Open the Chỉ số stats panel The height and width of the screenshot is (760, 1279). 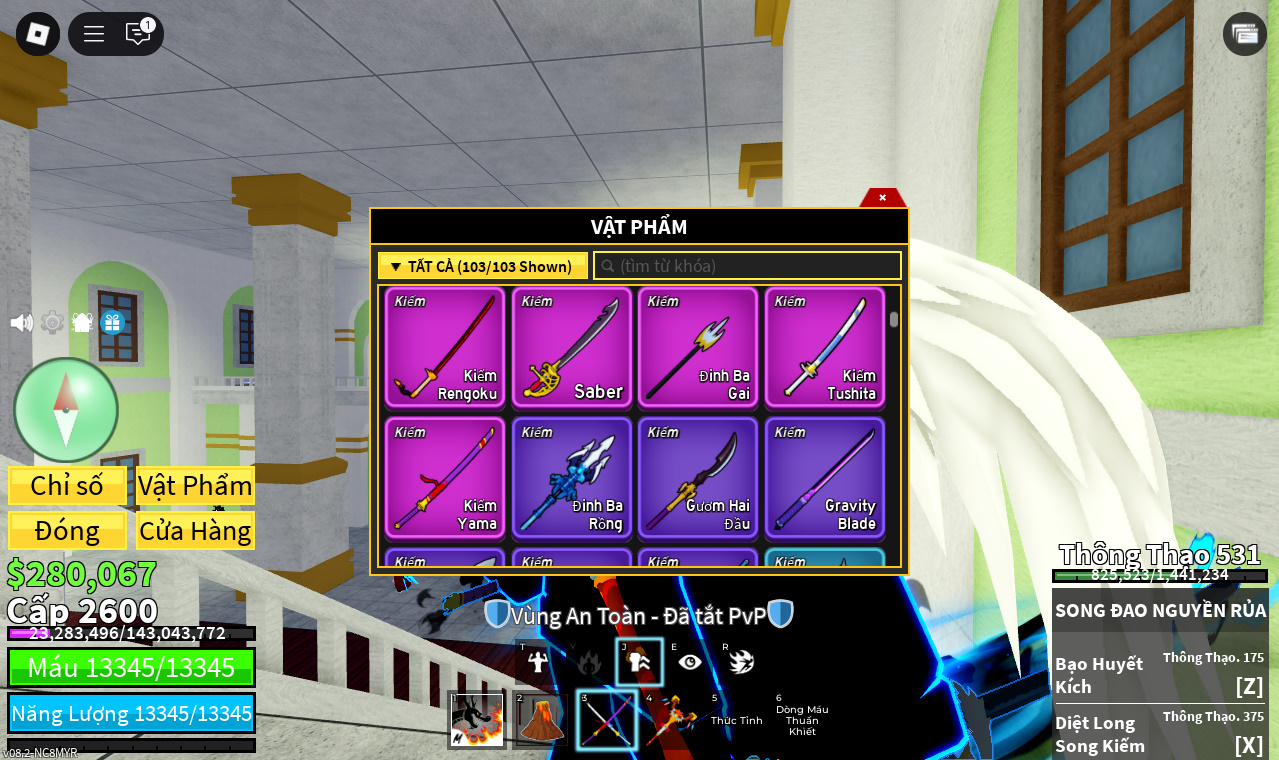(67, 486)
